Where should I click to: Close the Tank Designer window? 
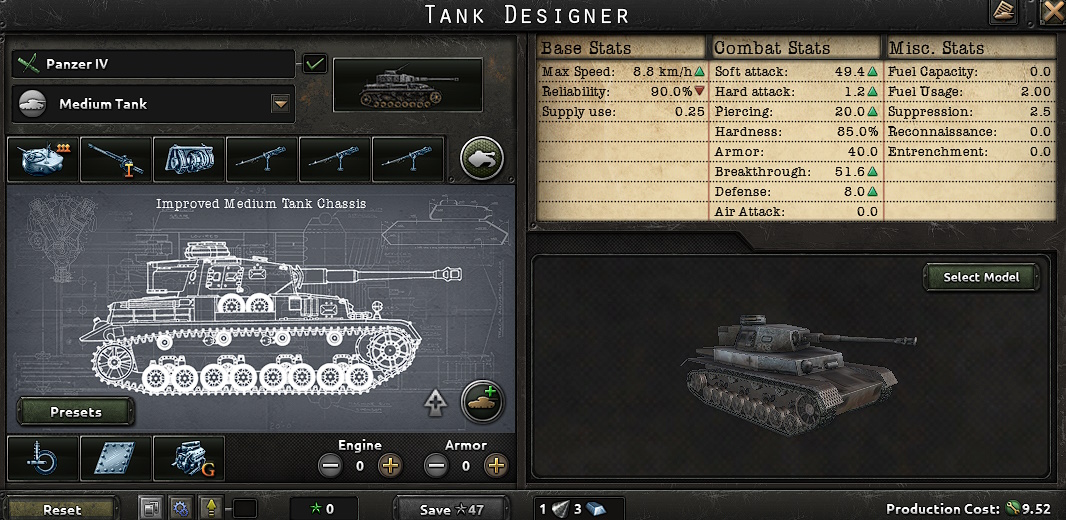pos(1053,12)
